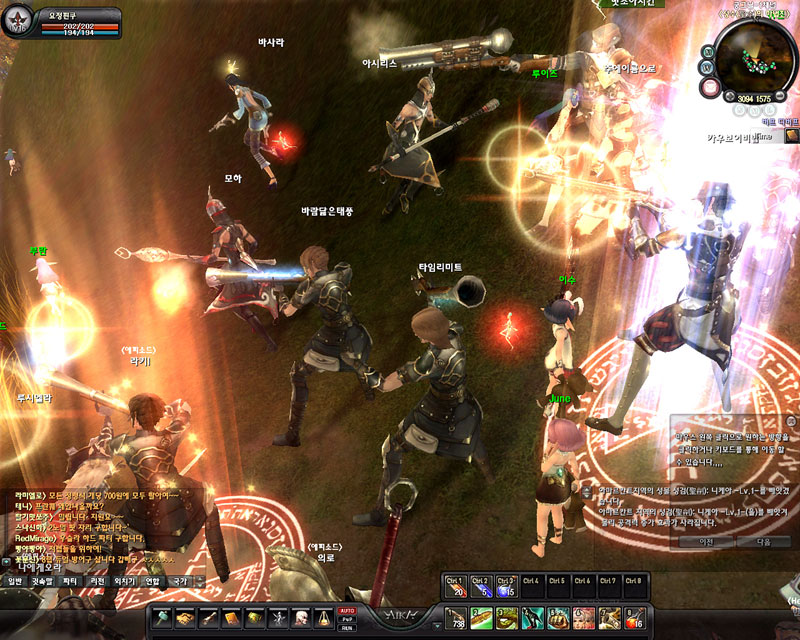Switch to the 외치기 chat tab

(125, 580)
